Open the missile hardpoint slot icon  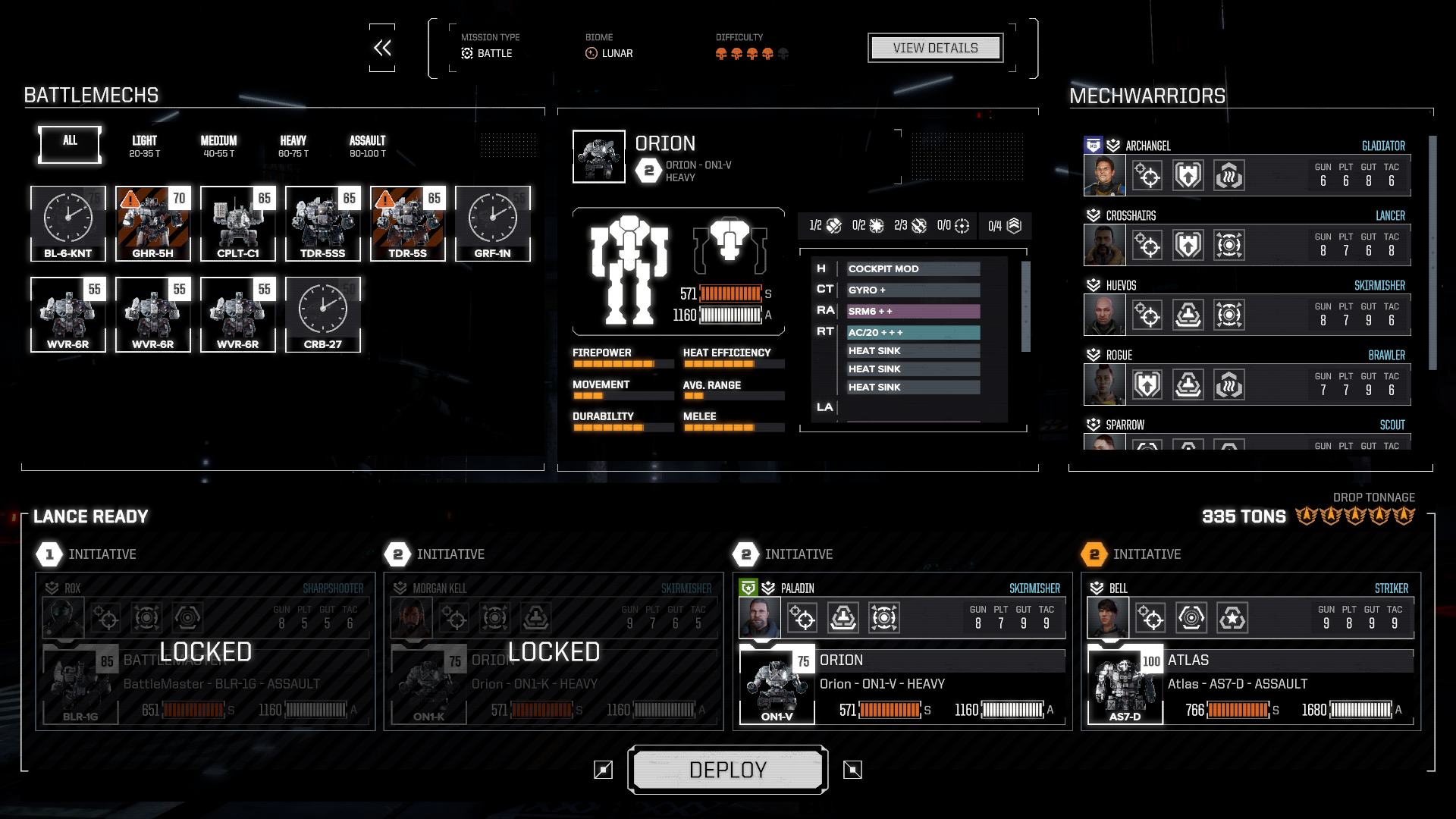(x=918, y=225)
